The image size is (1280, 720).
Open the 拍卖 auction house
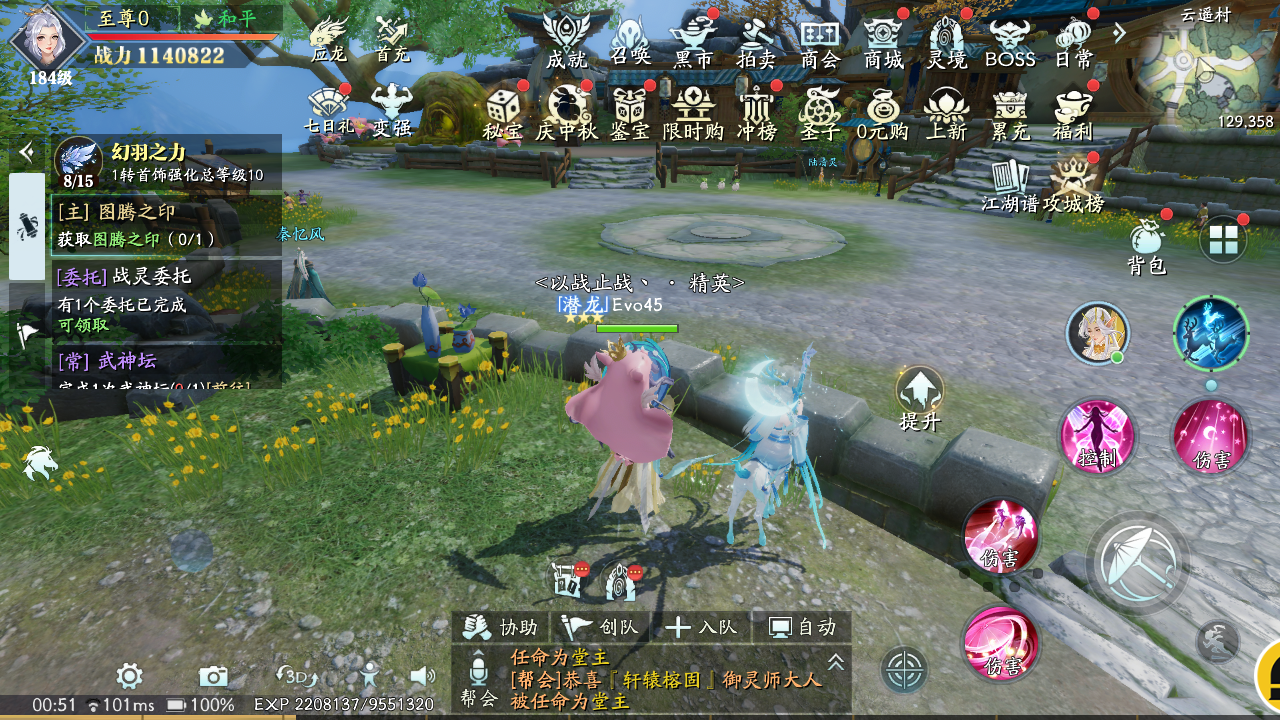pos(756,40)
